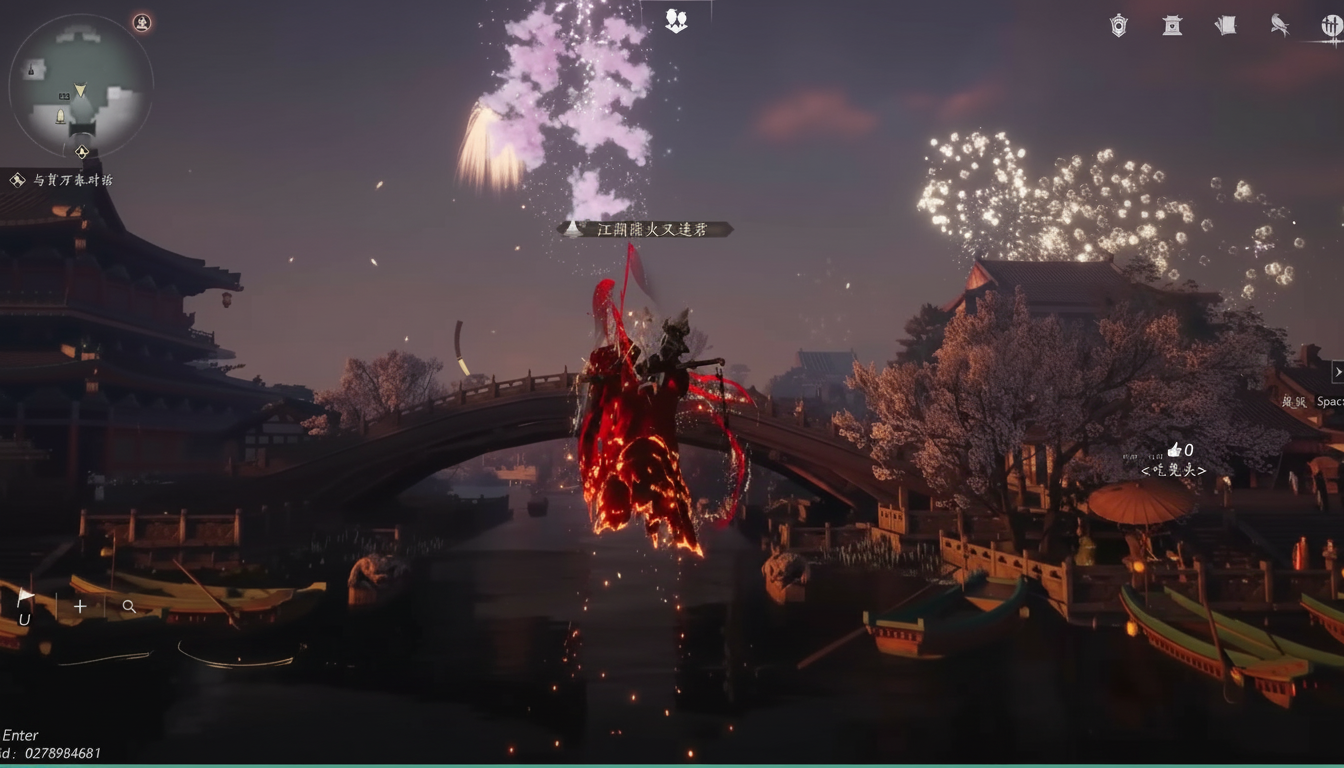
Task: Open the scrolls/documents icon at top right
Action: click(1226, 26)
